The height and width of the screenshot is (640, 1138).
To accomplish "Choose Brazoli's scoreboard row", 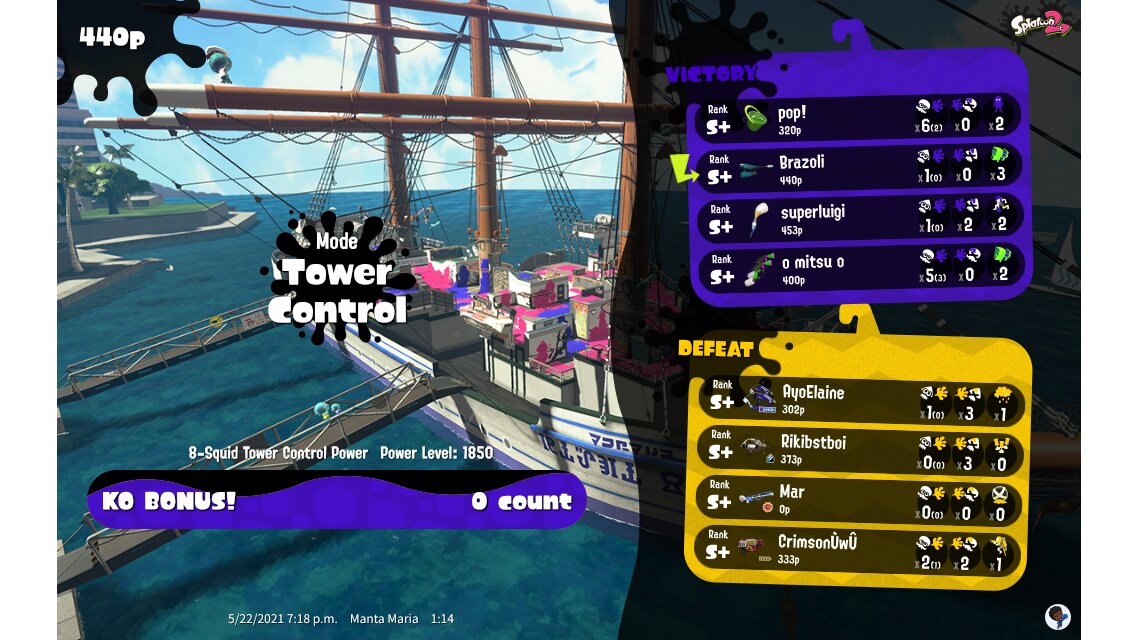I will click(858, 168).
